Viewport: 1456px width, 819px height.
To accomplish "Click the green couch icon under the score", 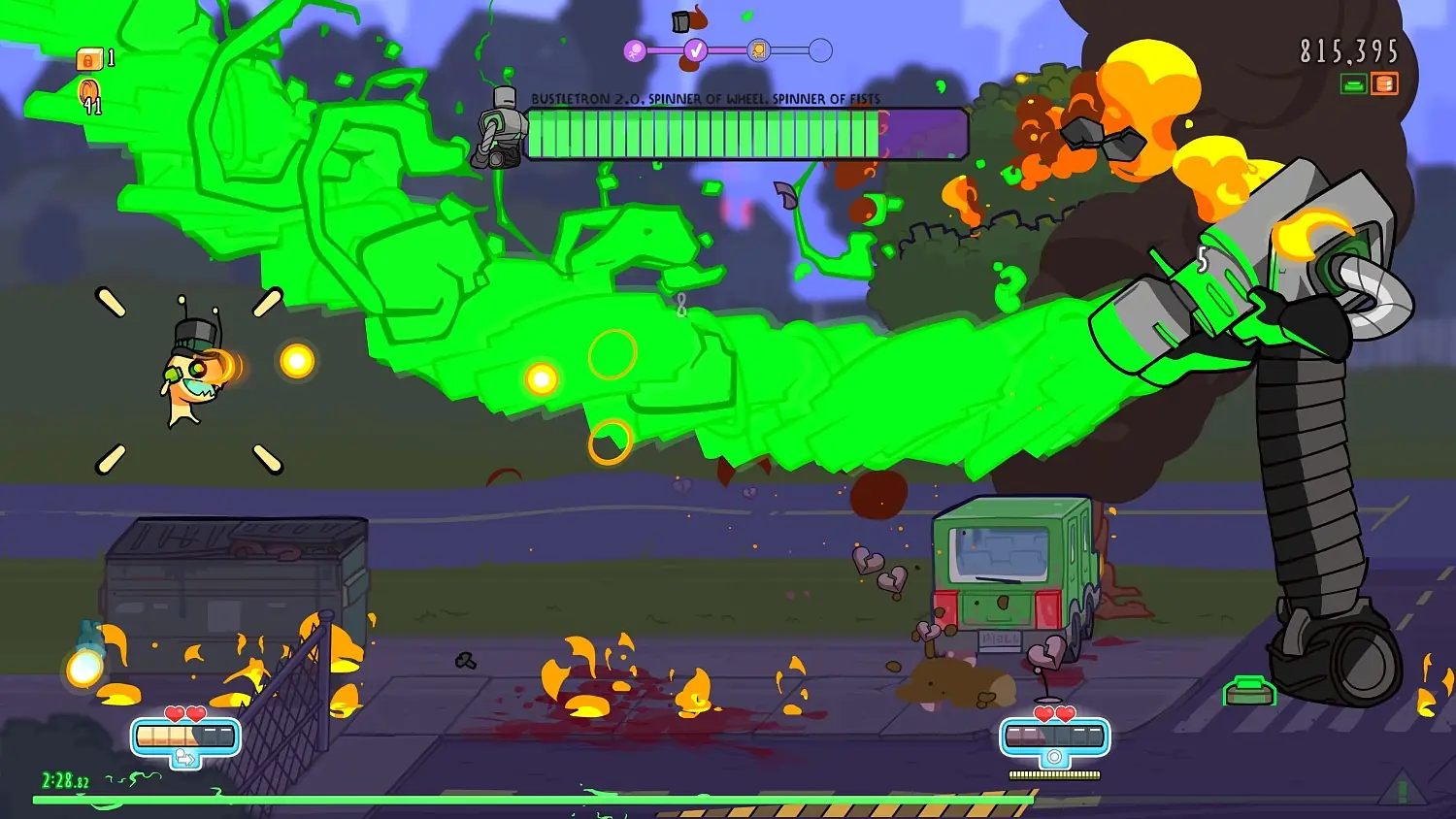I will (x=1352, y=84).
